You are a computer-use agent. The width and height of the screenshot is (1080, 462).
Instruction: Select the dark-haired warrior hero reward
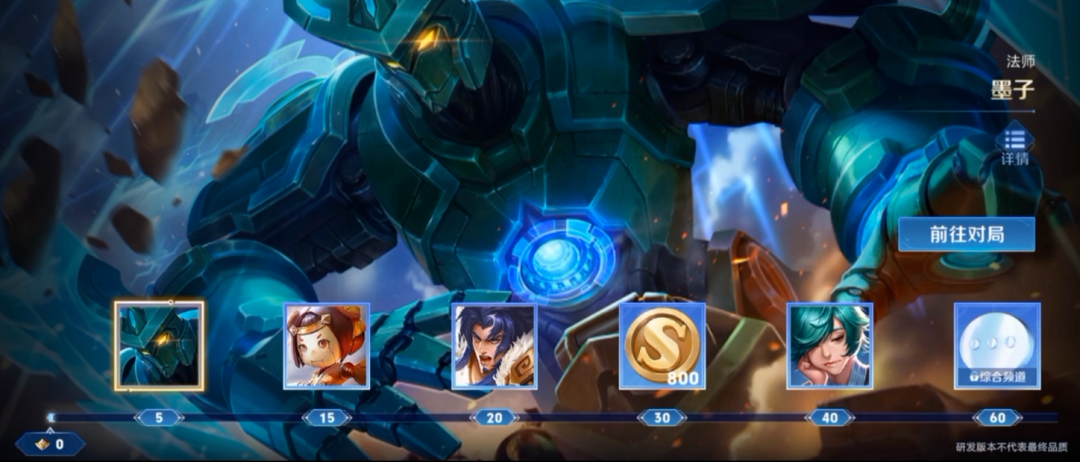click(x=494, y=345)
